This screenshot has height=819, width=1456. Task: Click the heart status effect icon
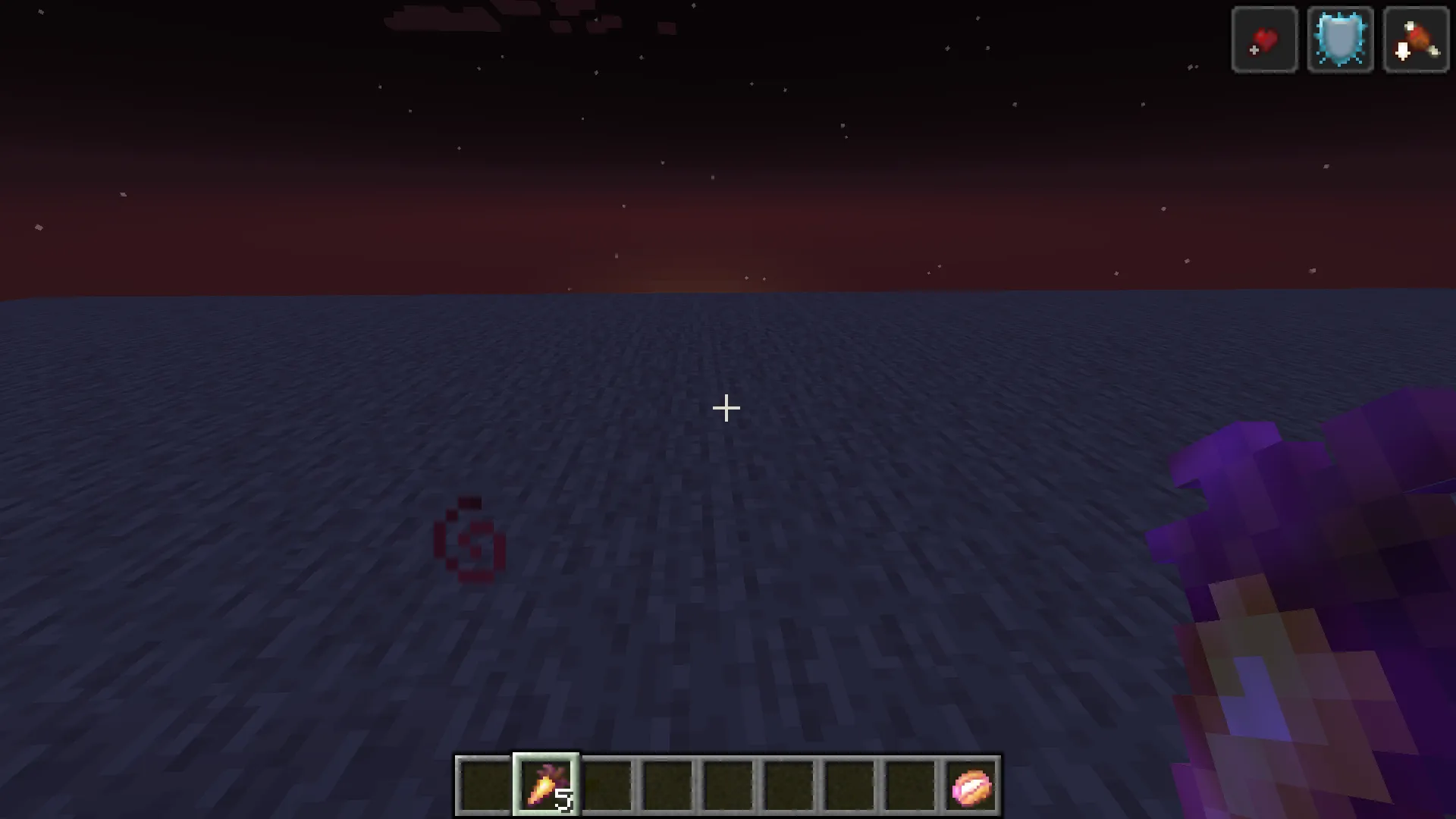tap(1263, 39)
